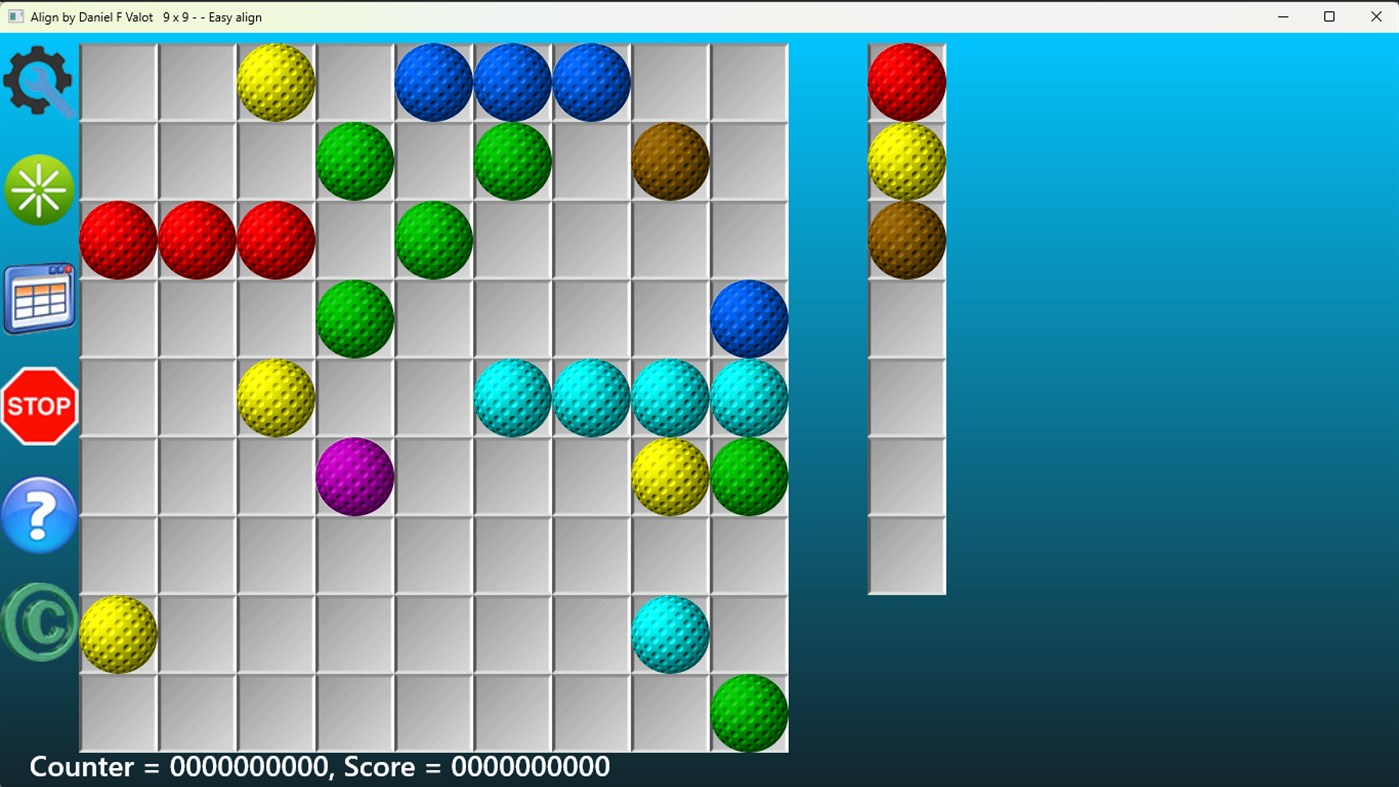This screenshot has height=787, width=1399.
Task: Click the lone cyan ball near the bottom
Action: tap(670, 633)
